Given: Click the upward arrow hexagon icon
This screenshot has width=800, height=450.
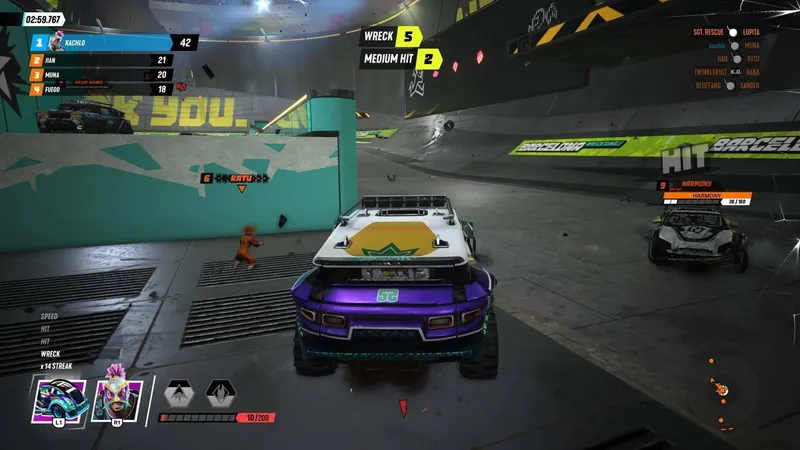Looking at the screenshot, I should pos(179,392).
